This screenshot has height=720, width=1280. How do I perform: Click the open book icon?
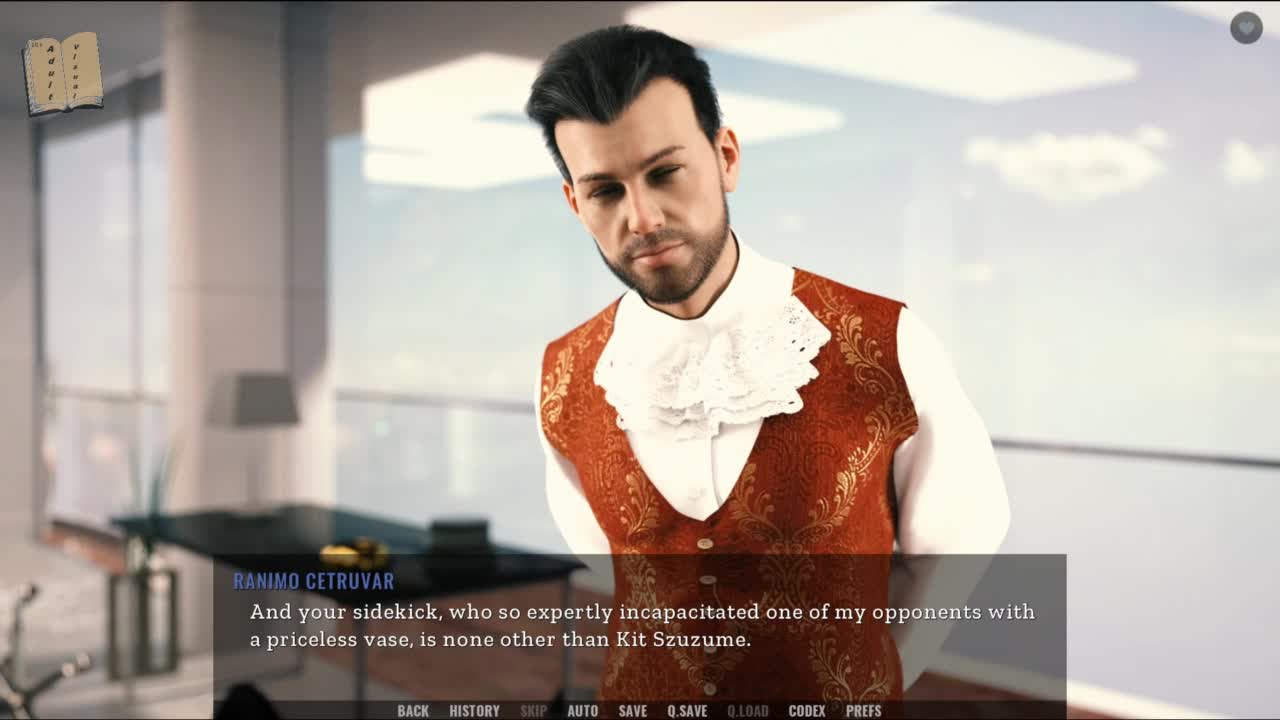tap(63, 73)
